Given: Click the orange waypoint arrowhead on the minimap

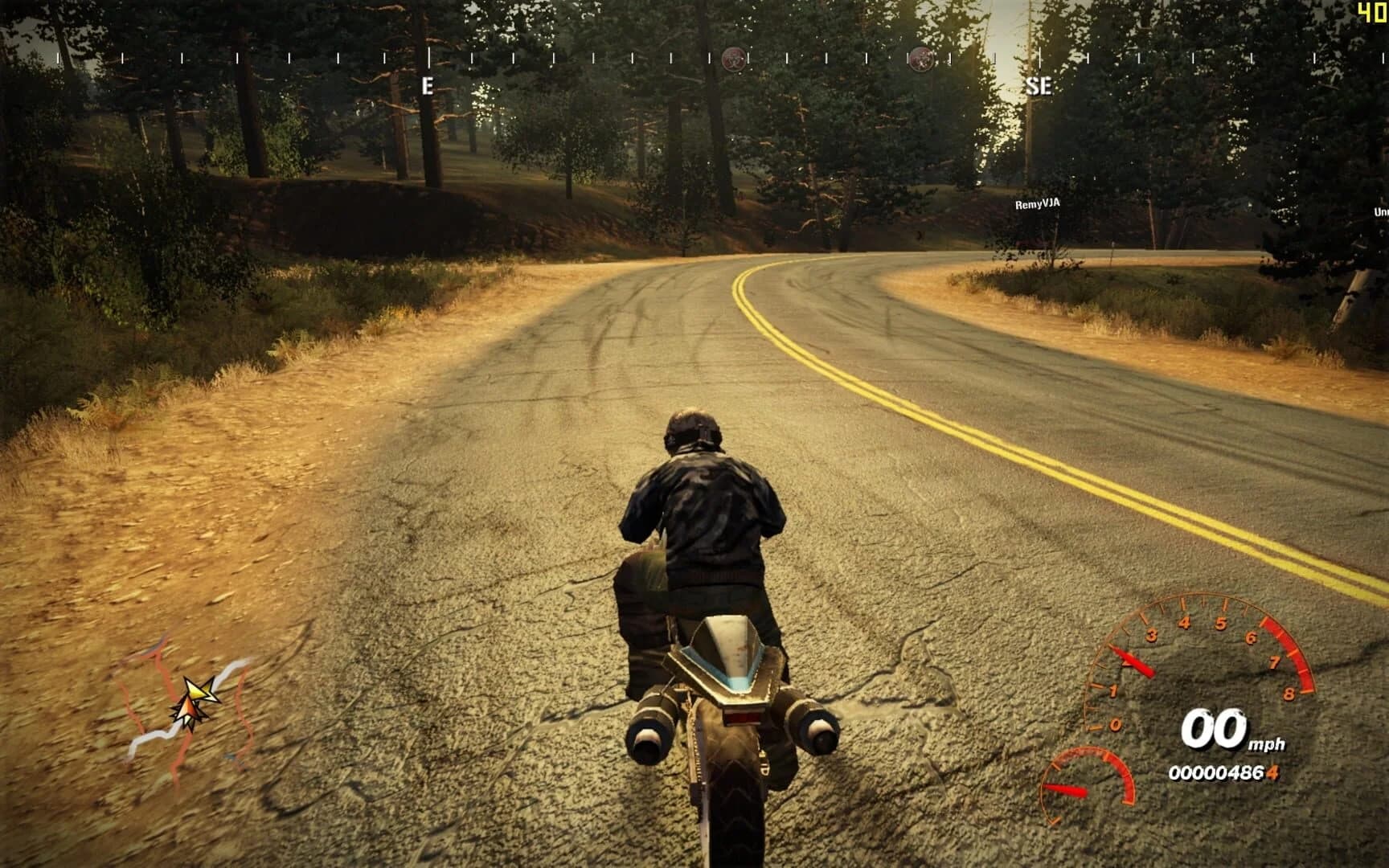Looking at the screenshot, I should [188, 709].
